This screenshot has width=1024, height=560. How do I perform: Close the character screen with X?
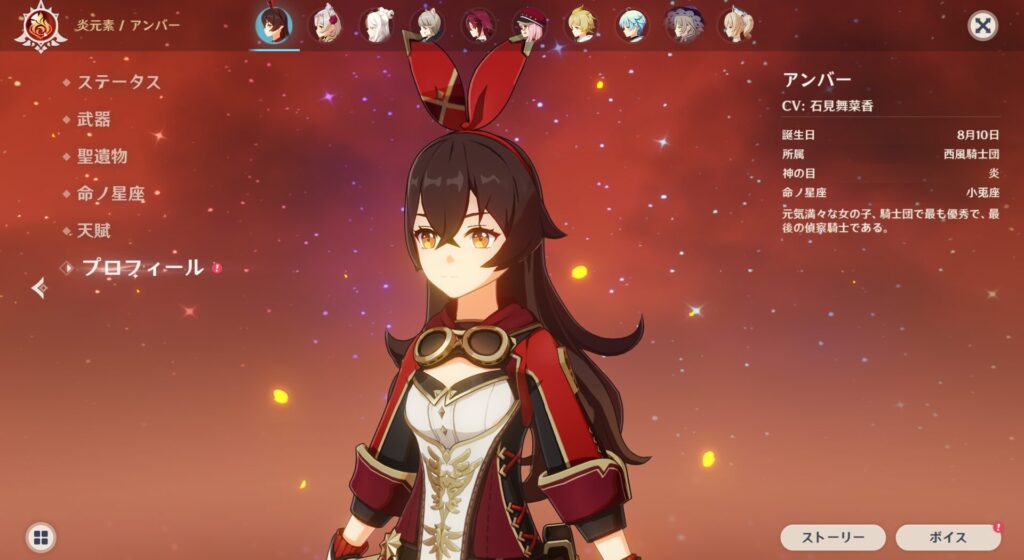pyautogui.click(x=983, y=26)
